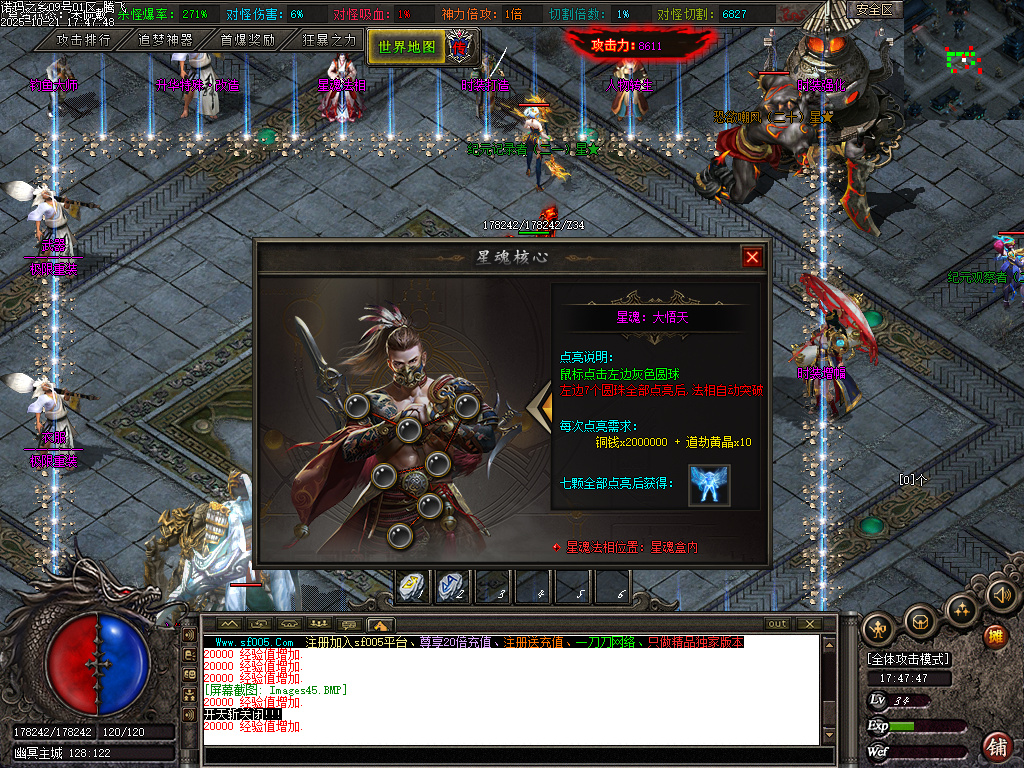The image size is (1024, 768).
Task: Toggle the 全体攻击模式 attack mode label
Action: [x=909, y=659]
